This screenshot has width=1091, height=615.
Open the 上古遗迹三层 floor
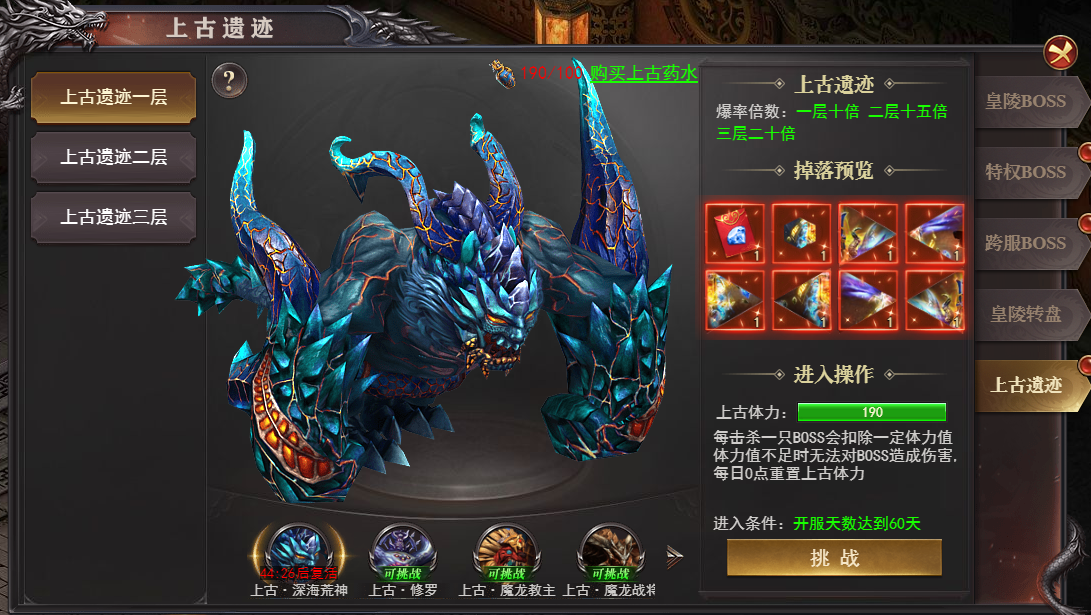pyautogui.click(x=113, y=216)
